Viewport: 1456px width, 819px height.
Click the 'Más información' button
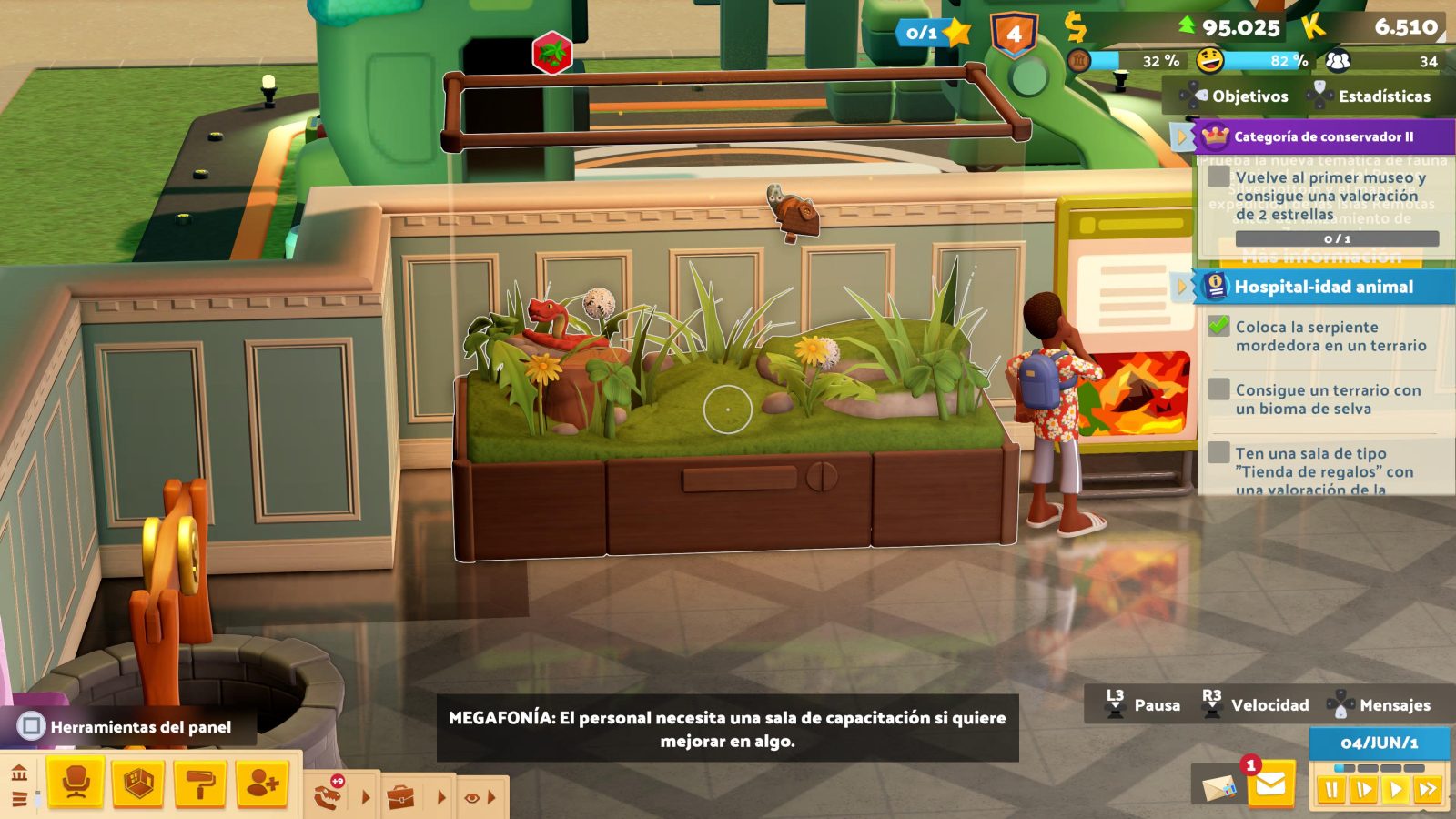point(1324,257)
